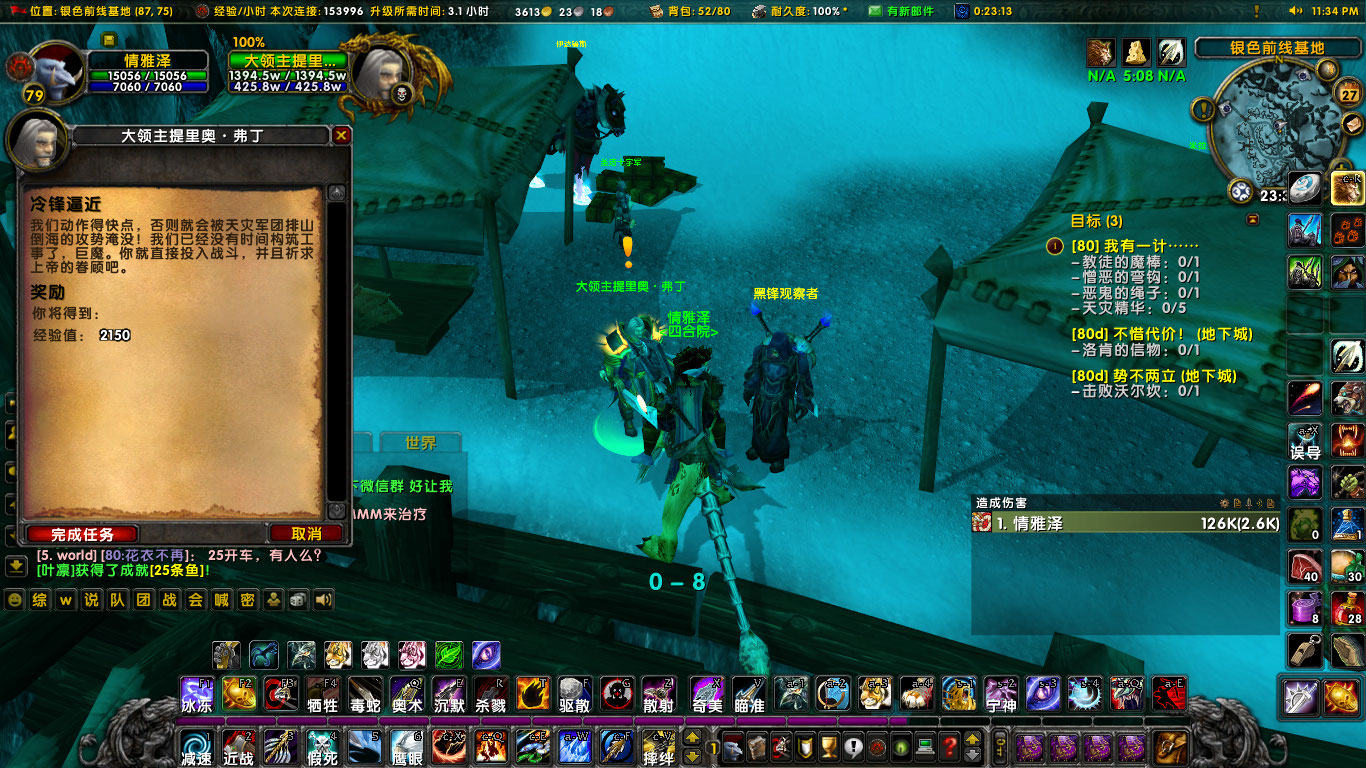Click the red ? help icon in the micro menu
This screenshot has width=1366, height=768.
click(950, 746)
